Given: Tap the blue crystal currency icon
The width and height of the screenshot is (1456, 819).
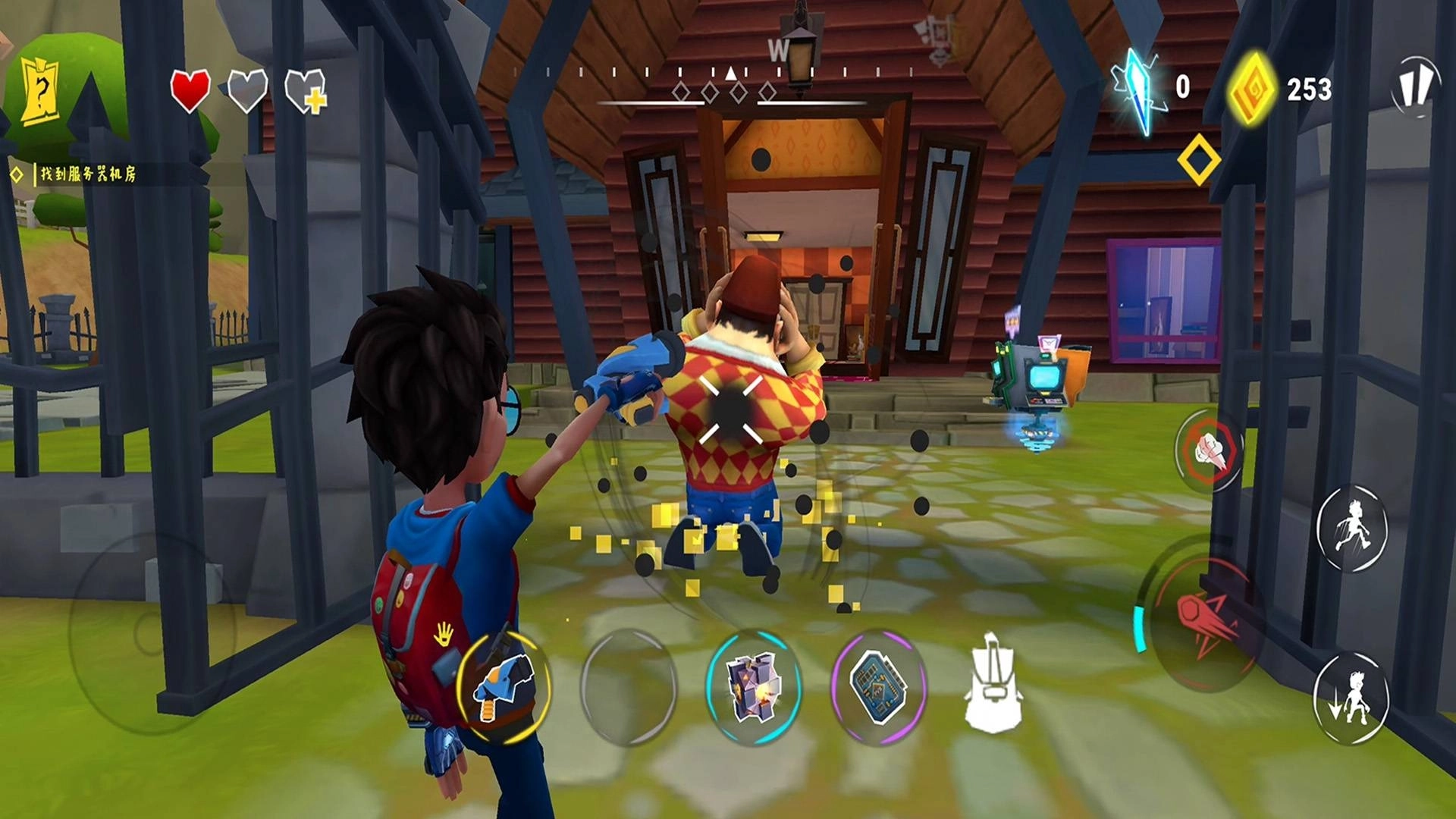Looking at the screenshot, I should point(1137,89).
